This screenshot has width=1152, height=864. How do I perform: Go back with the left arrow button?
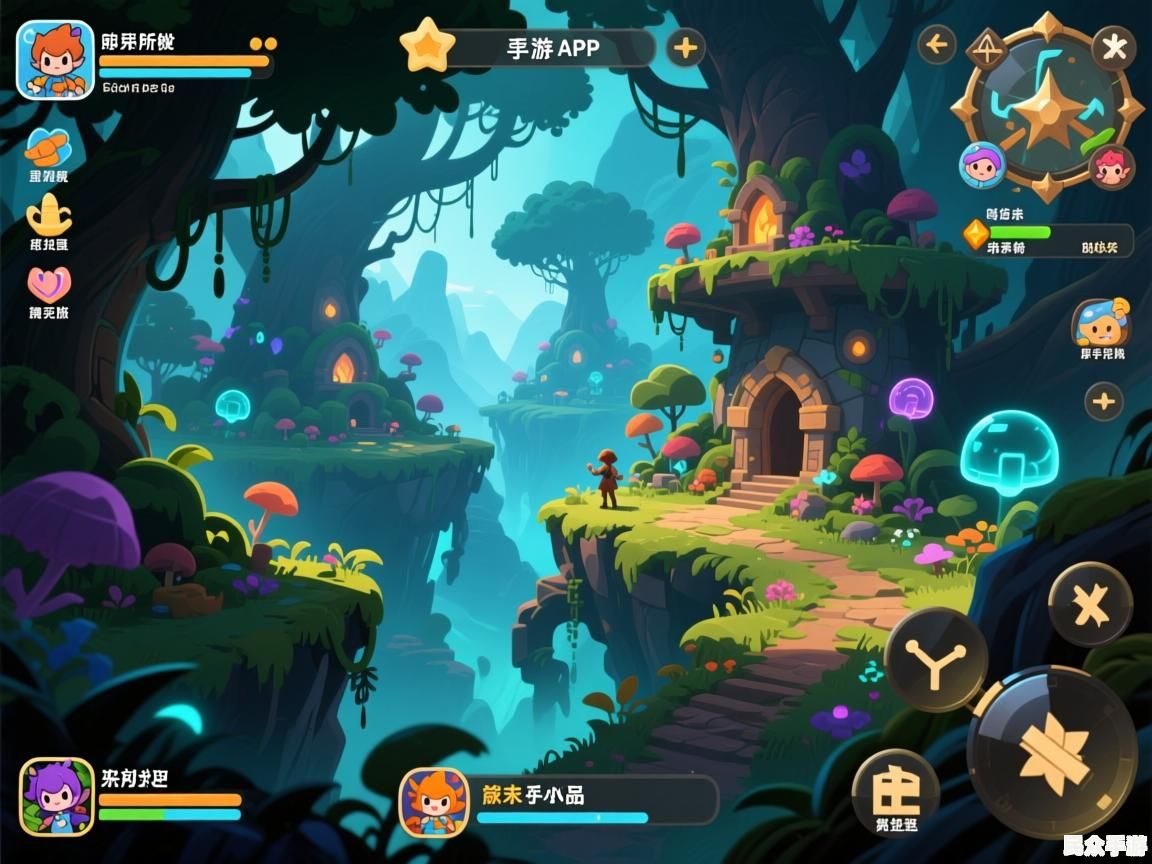pos(937,44)
